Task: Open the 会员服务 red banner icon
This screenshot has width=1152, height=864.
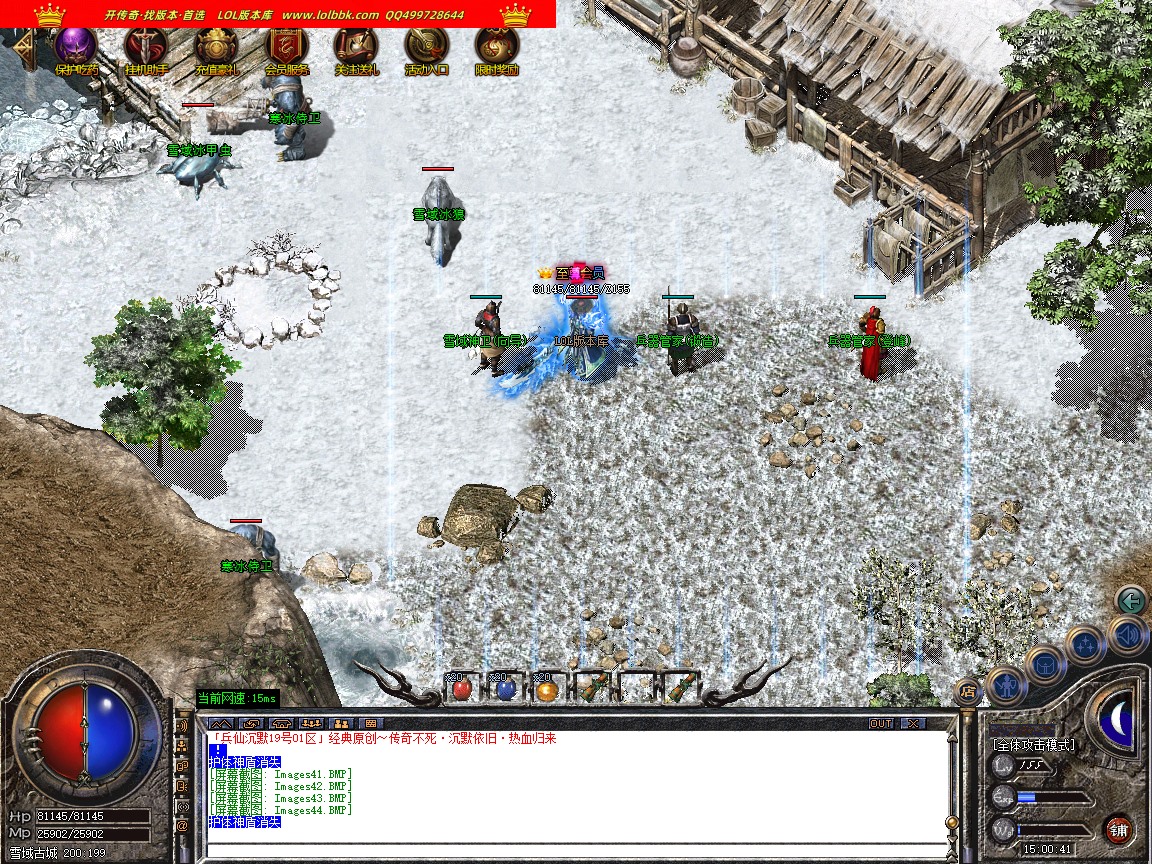Action: [286, 47]
